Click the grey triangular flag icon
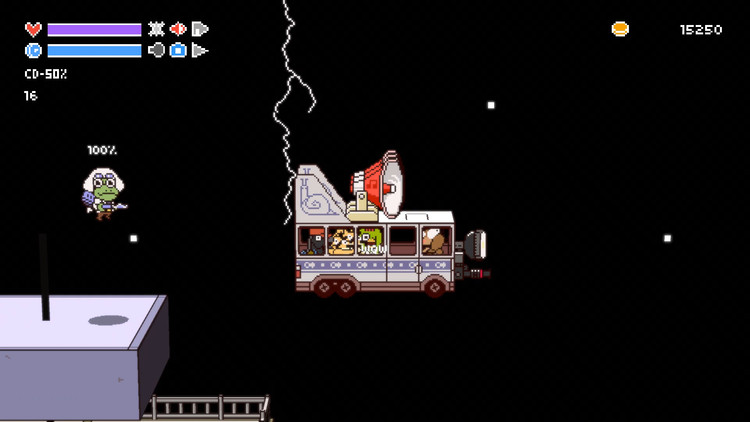 (x=200, y=50)
